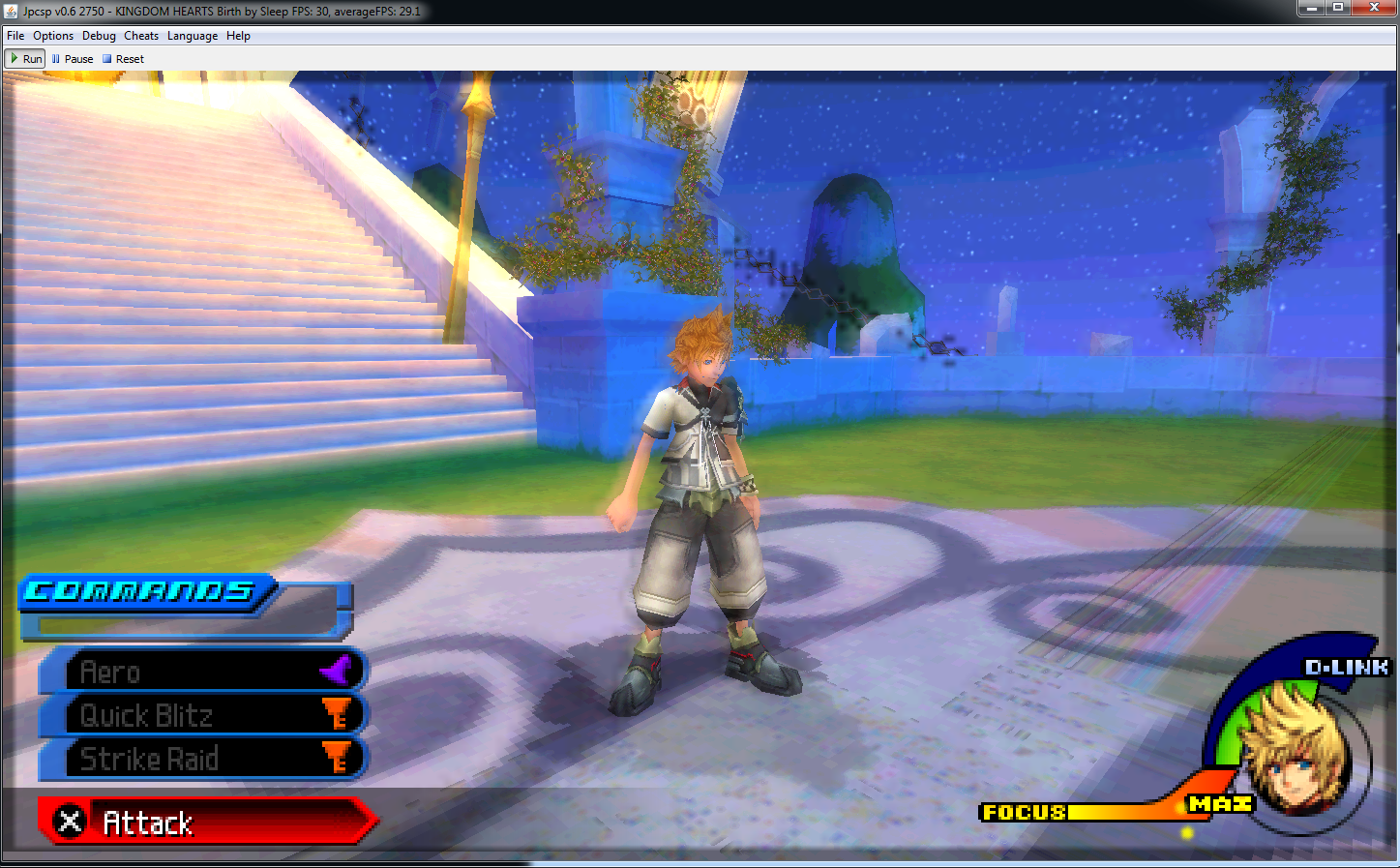The width and height of the screenshot is (1400, 868).
Task: Close the Jpcsp window
Action: [1374, 8]
